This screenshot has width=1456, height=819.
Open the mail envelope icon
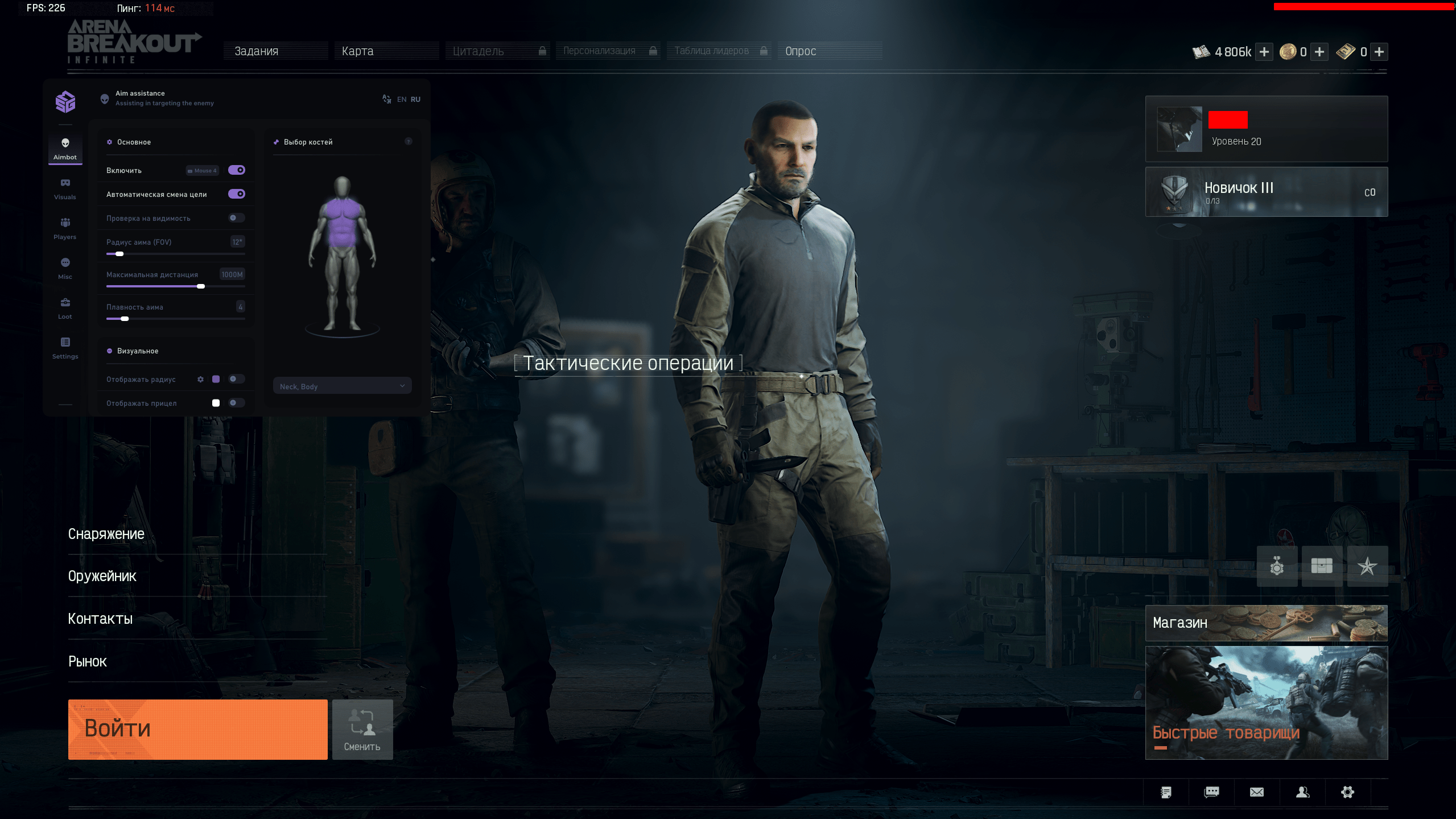[x=1257, y=792]
